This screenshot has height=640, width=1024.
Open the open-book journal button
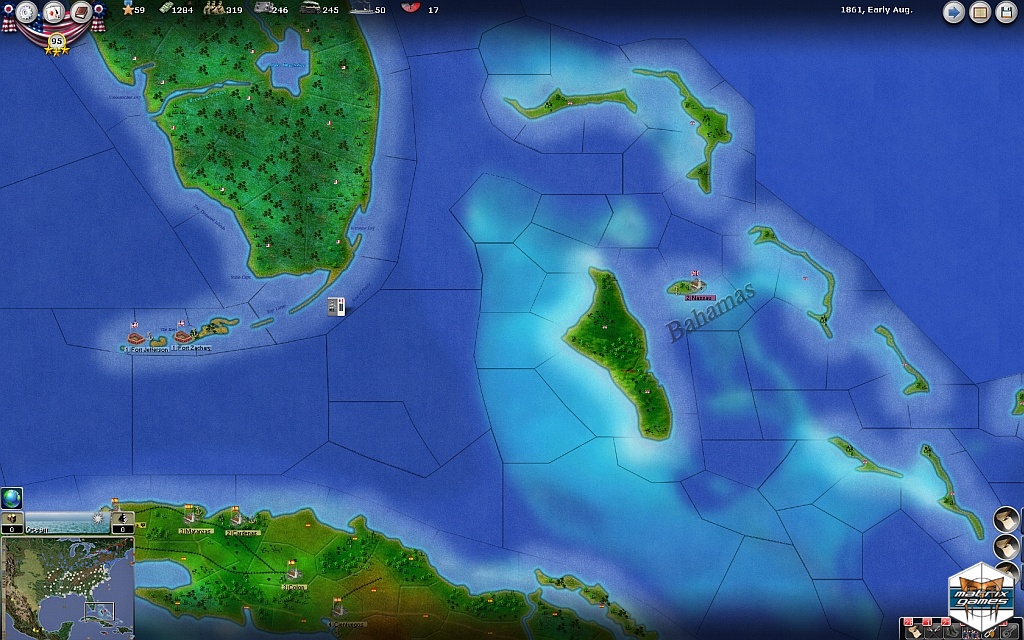980,13
